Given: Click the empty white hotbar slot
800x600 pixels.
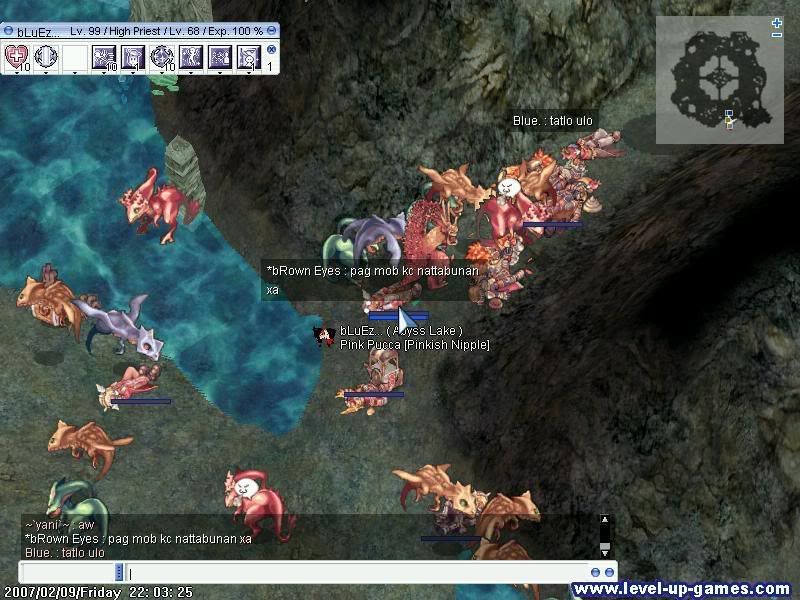Looking at the screenshot, I should tap(75, 56).
